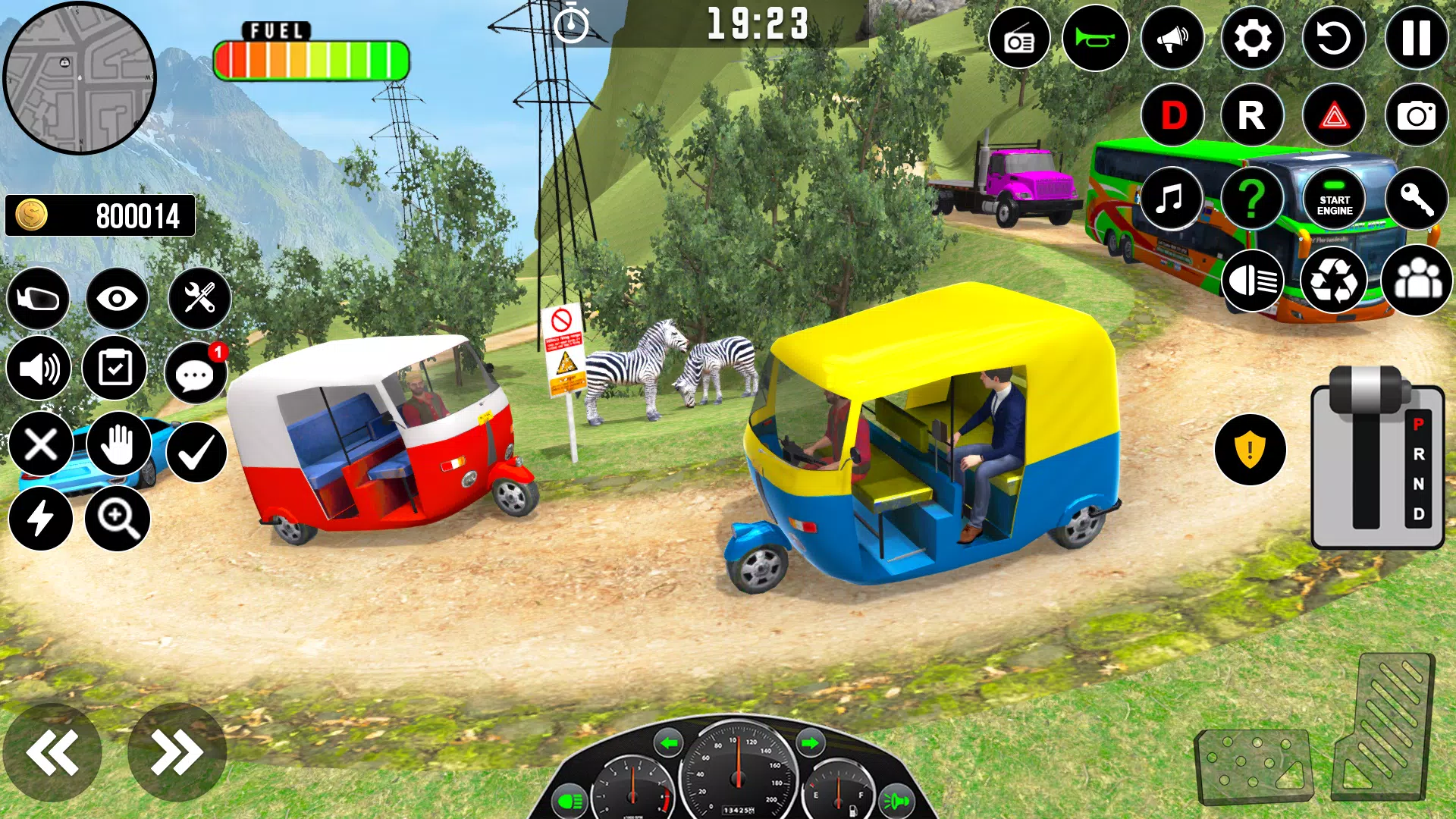The image size is (1456, 819).
Task: Open the mission clipboard tasks
Action: 118,368
